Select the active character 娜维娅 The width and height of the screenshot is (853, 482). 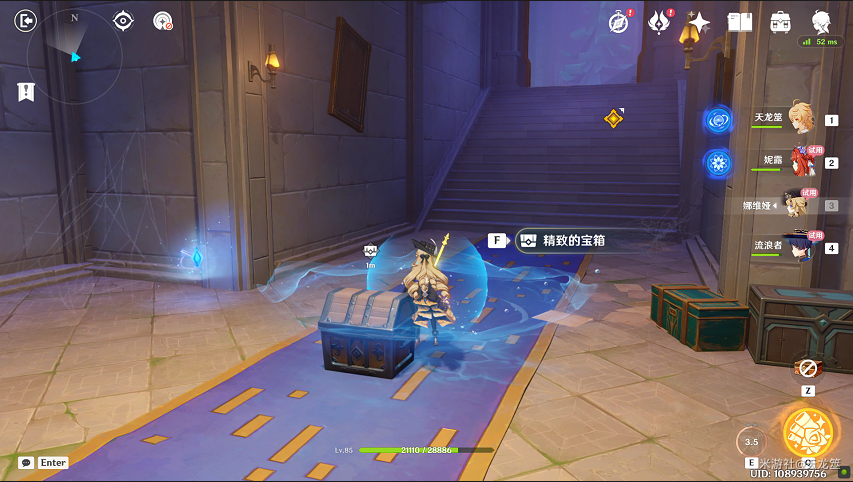pyautogui.click(x=795, y=205)
